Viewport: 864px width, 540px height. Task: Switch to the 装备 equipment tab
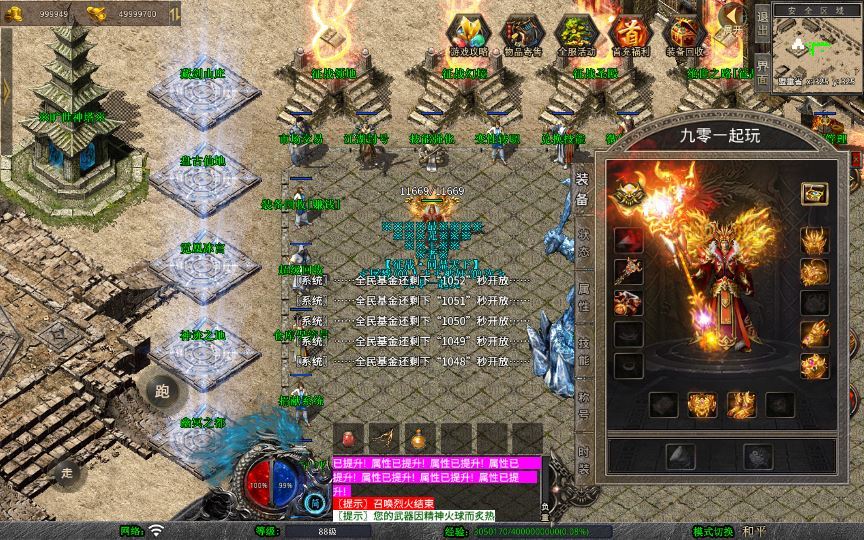pos(582,190)
